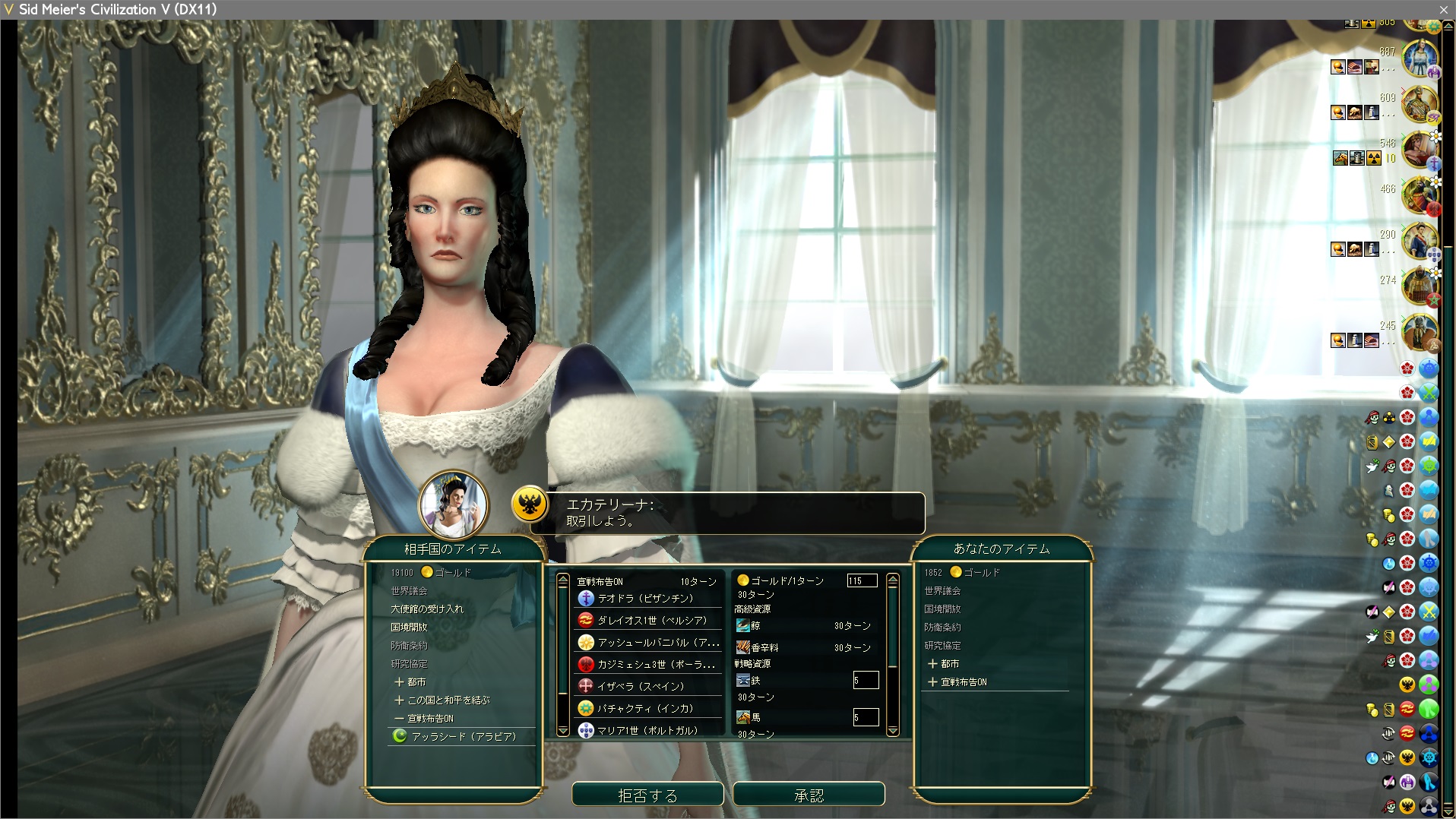
Task: Collapse the opponent's 宣戦布告ON list
Action: coord(424,718)
